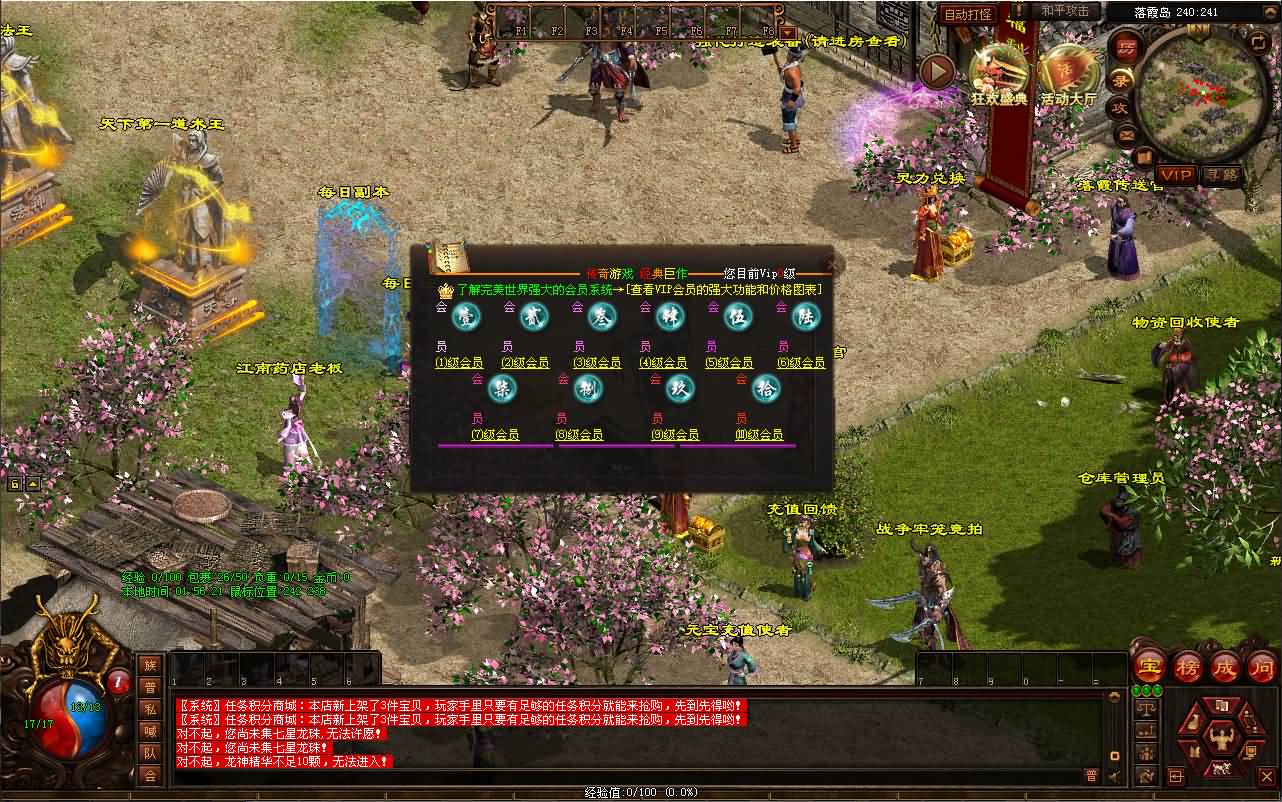Image resolution: width=1282 pixels, height=802 pixels.
Task: Open the 狂欢盛典 carnival event icon
Action: [x=999, y=72]
